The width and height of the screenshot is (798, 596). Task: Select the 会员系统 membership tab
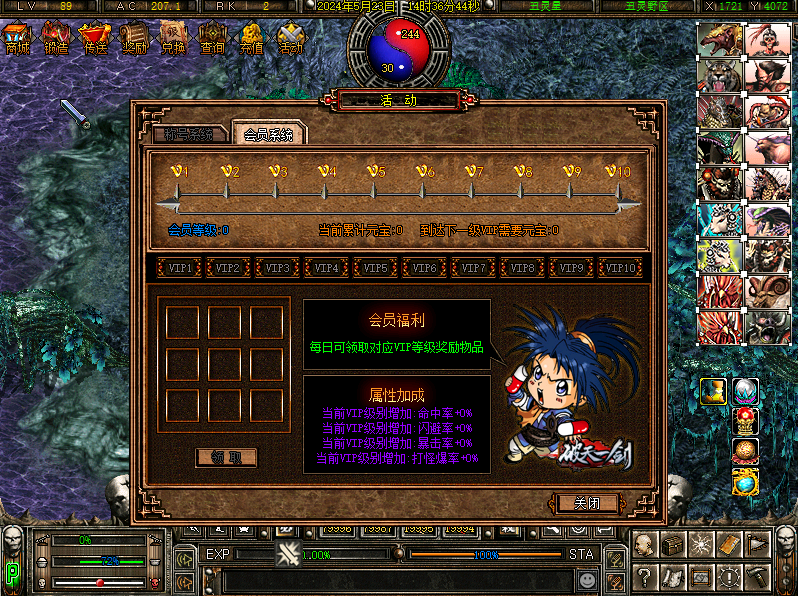coord(268,134)
